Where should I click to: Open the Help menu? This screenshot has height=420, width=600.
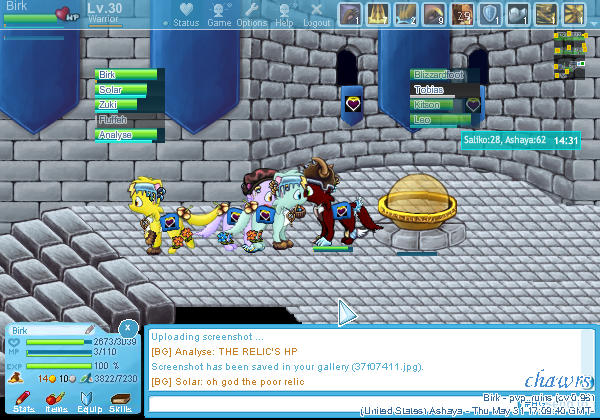pyautogui.click(x=284, y=15)
